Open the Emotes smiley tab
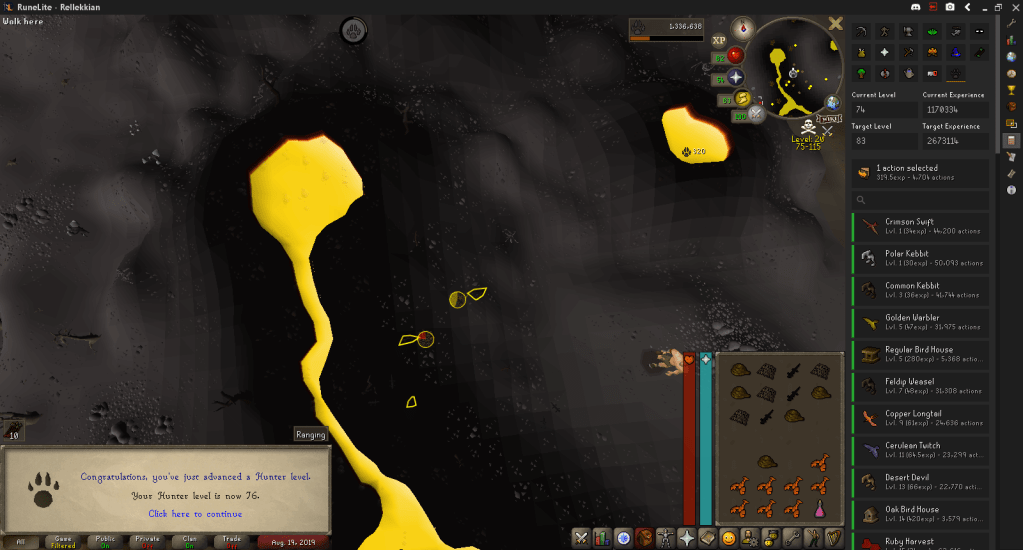Image resolution: width=1023 pixels, height=550 pixels. tap(728, 538)
